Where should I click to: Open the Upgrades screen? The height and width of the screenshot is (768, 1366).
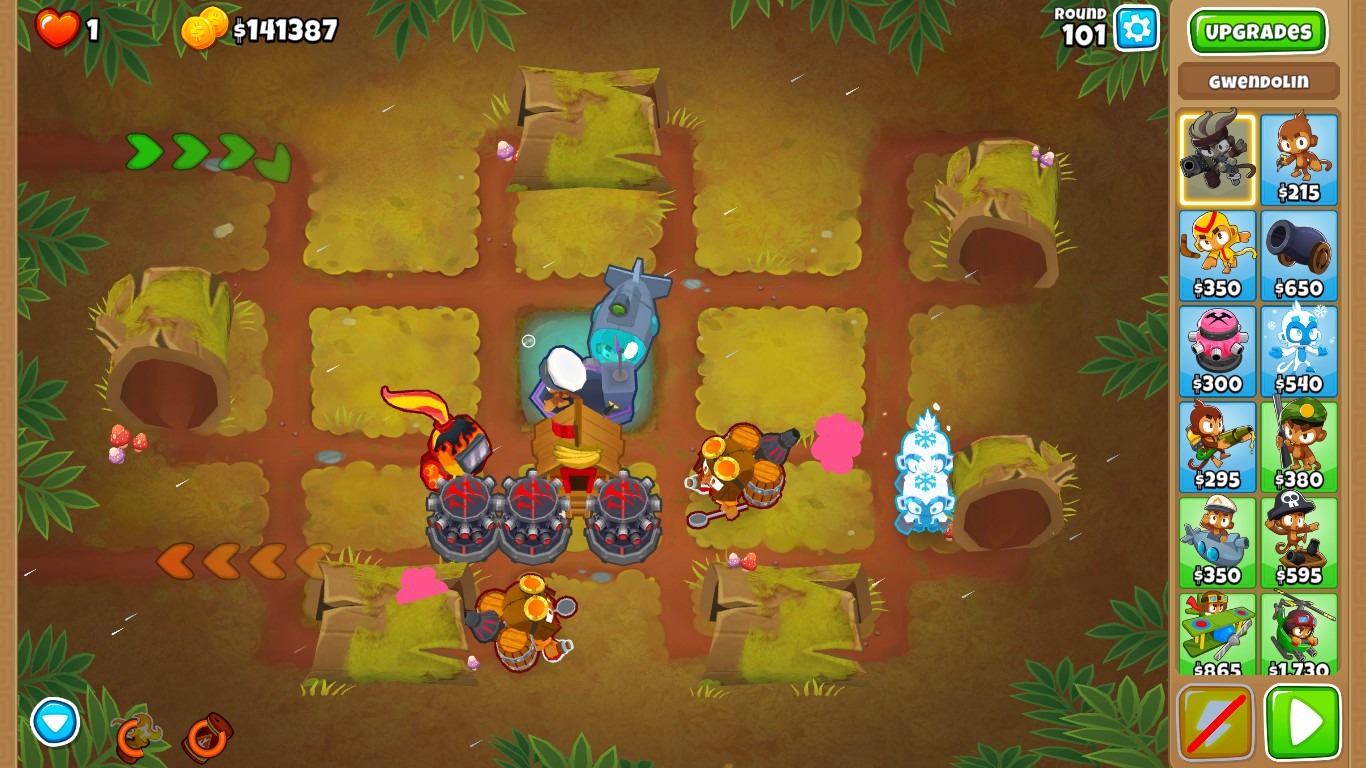click(1257, 31)
